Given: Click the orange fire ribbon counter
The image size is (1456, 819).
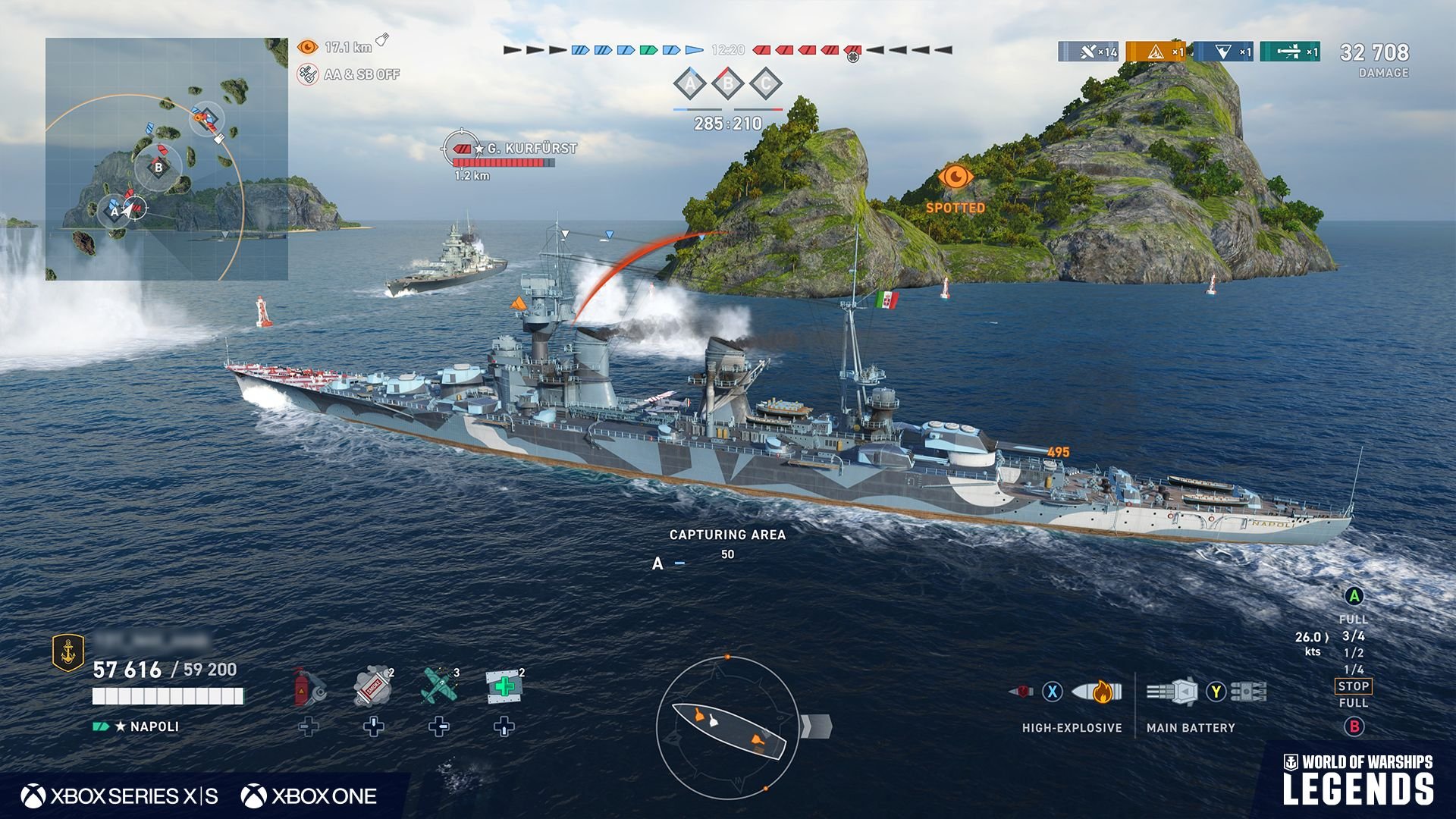Looking at the screenshot, I should pos(1156,52).
